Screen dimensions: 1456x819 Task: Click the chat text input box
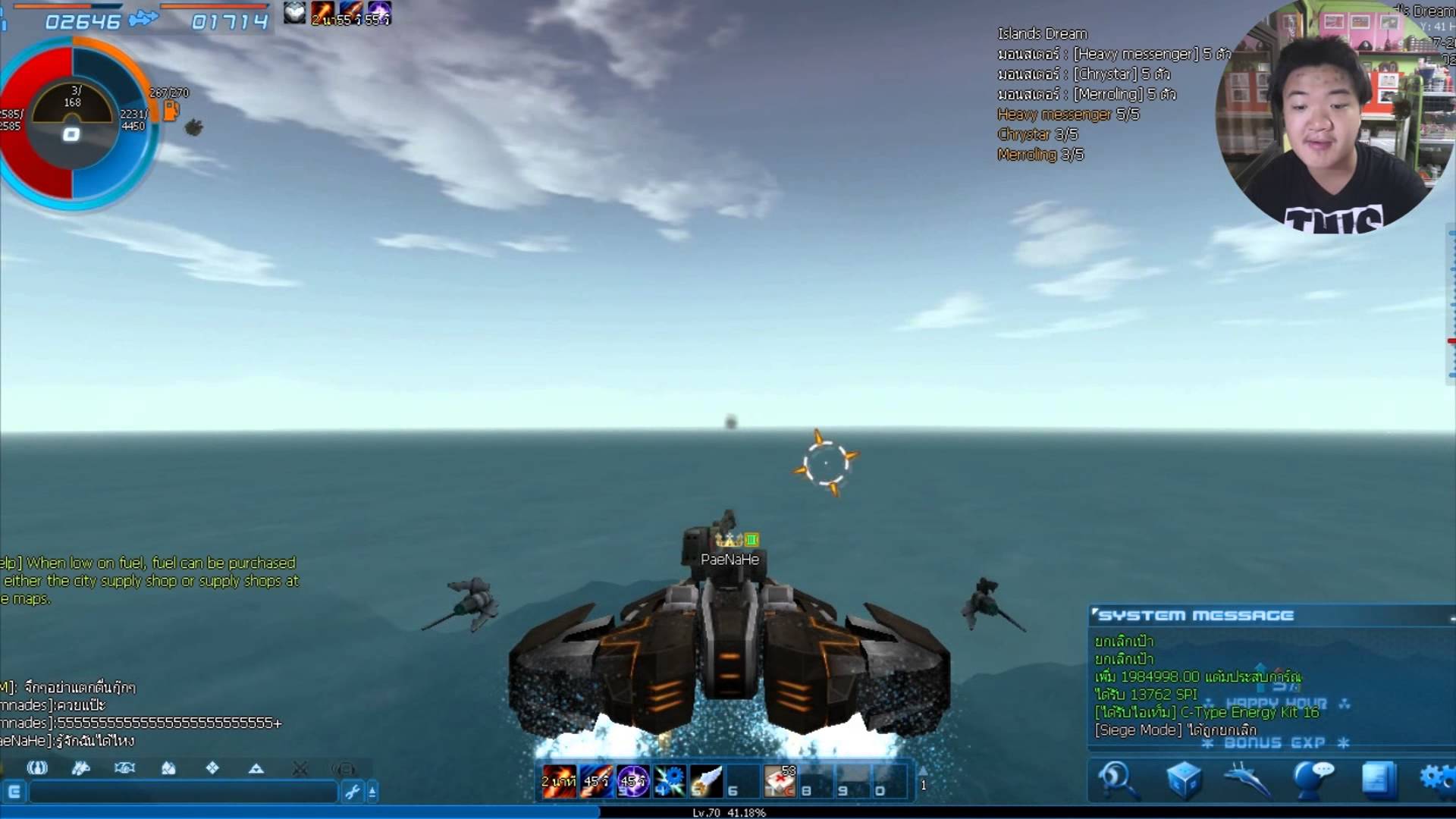click(x=182, y=792)
